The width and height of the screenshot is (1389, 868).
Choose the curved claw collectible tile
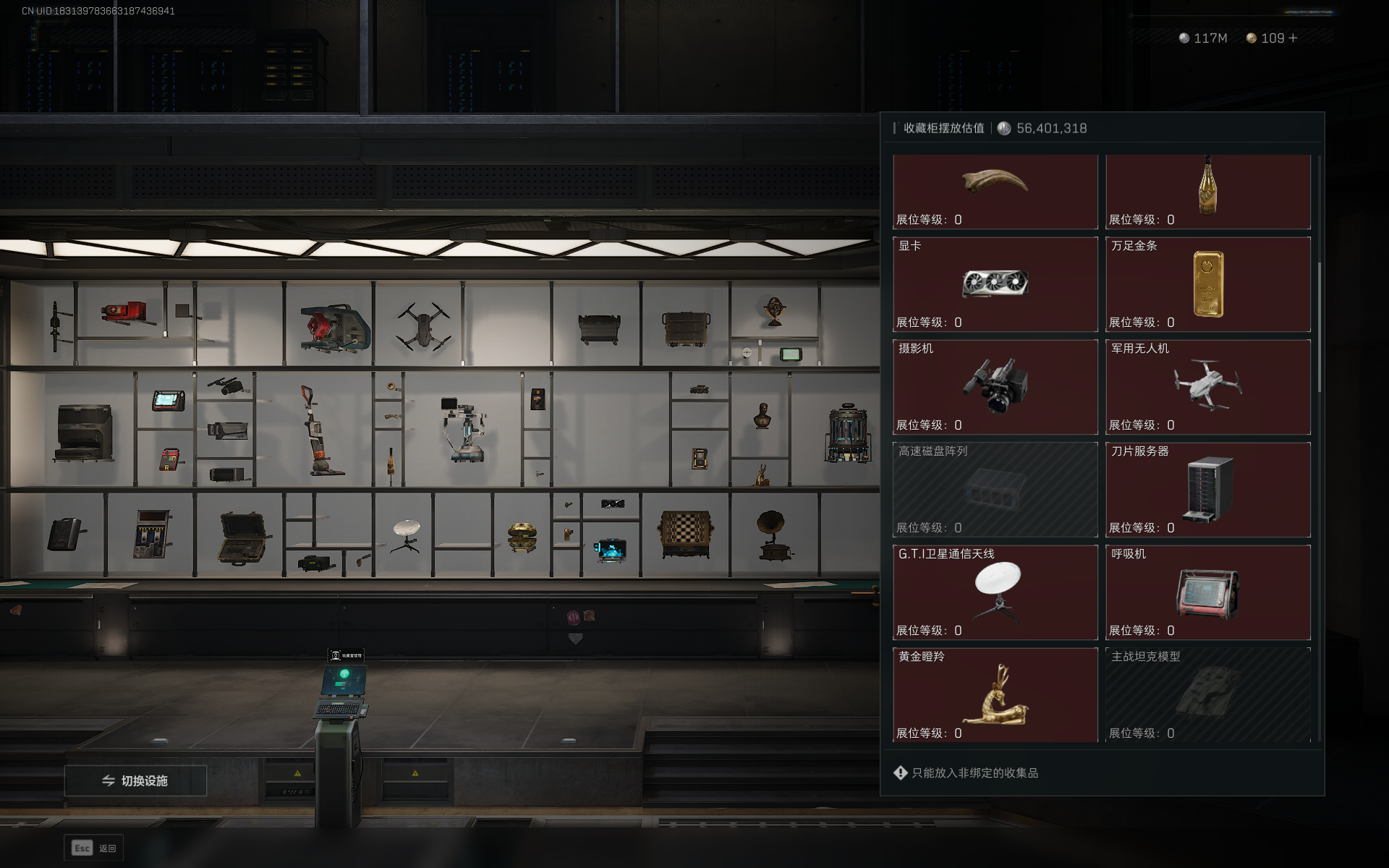click(995, 190)
